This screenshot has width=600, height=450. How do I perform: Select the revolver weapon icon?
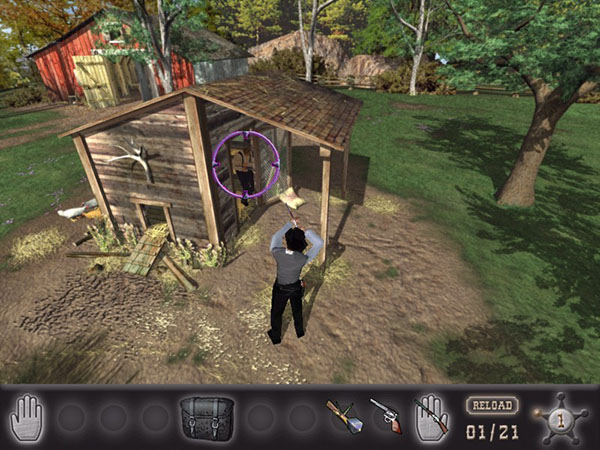[385, 415]
